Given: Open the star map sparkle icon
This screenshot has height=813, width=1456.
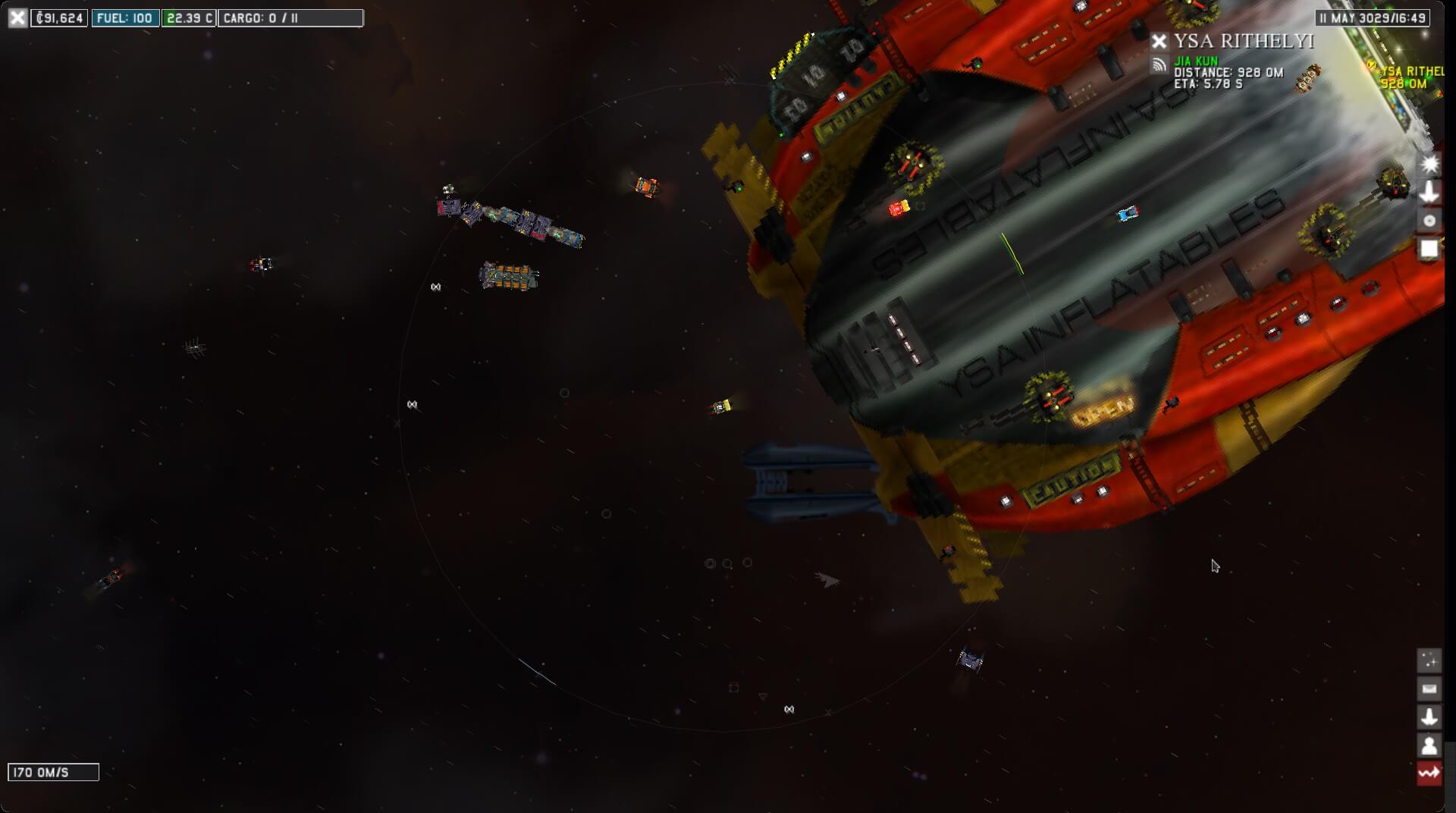Looking at the screenshot, I should (x=1429, y=661).
